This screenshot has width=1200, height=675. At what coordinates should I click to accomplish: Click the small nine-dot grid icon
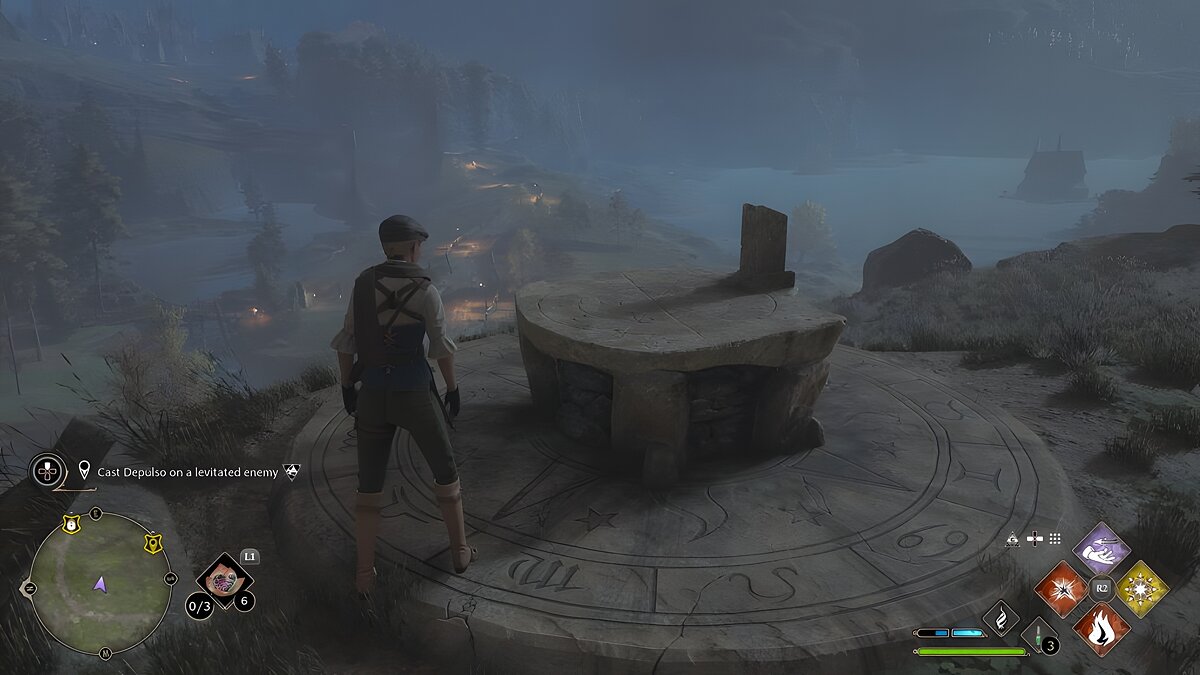point(1054,538)
